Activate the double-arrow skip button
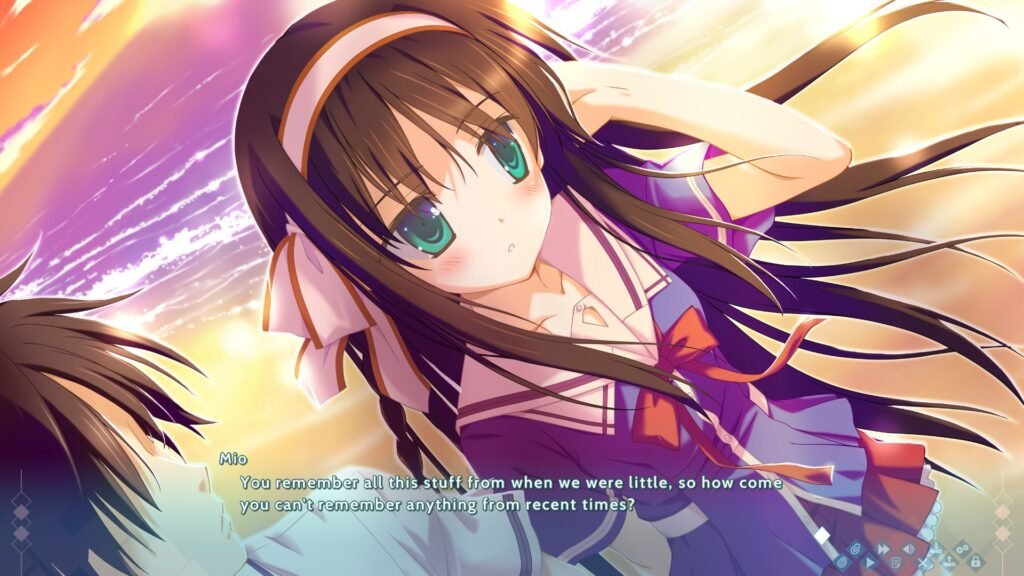The height and width of the screenshot is (576, 1024). click(883, 549)
